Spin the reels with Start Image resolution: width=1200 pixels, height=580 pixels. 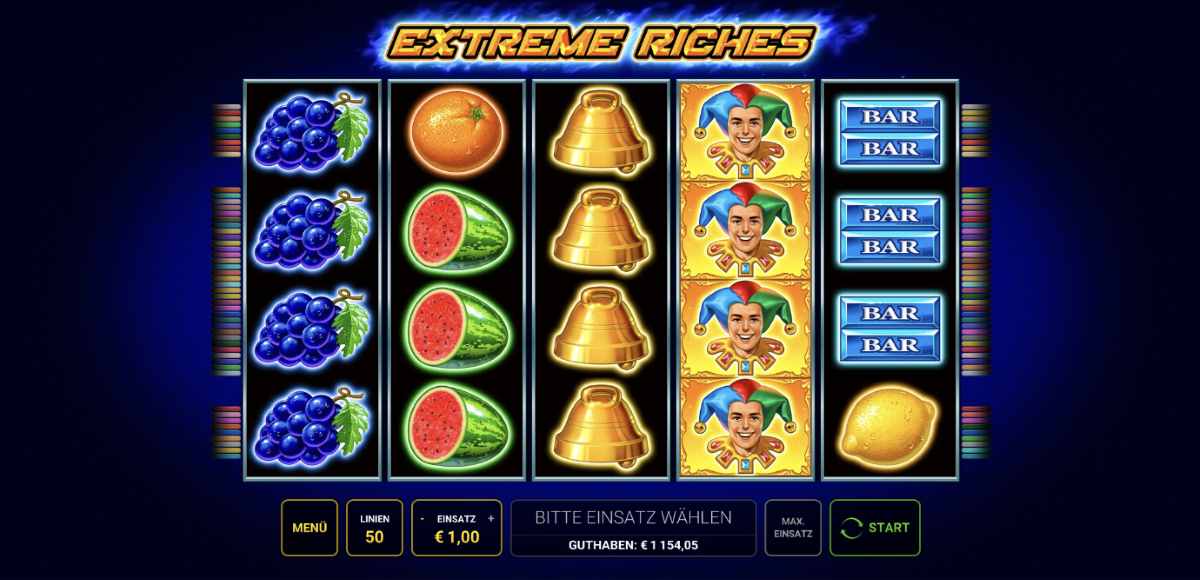click(875, 527)
